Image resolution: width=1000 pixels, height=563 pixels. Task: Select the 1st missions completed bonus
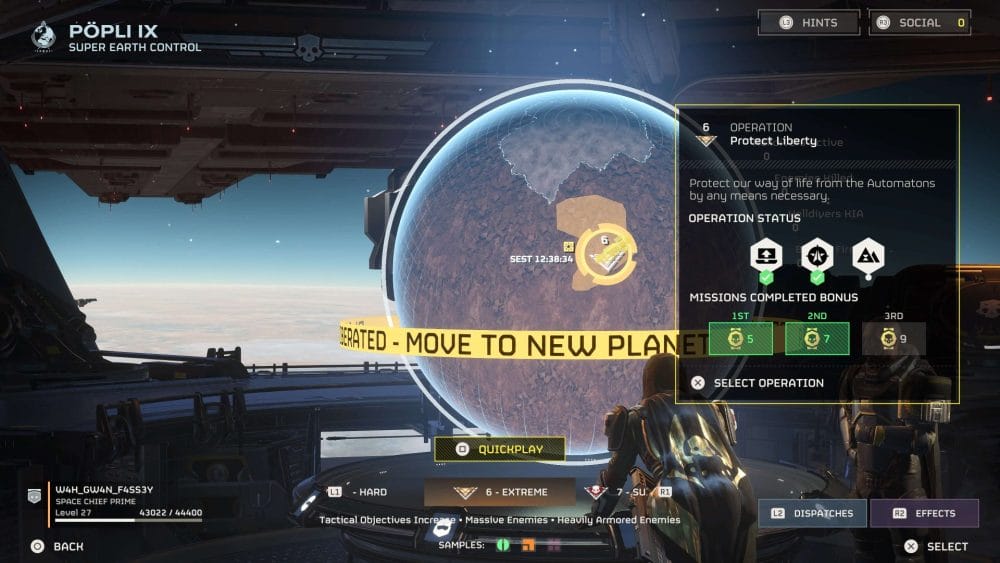740,338
